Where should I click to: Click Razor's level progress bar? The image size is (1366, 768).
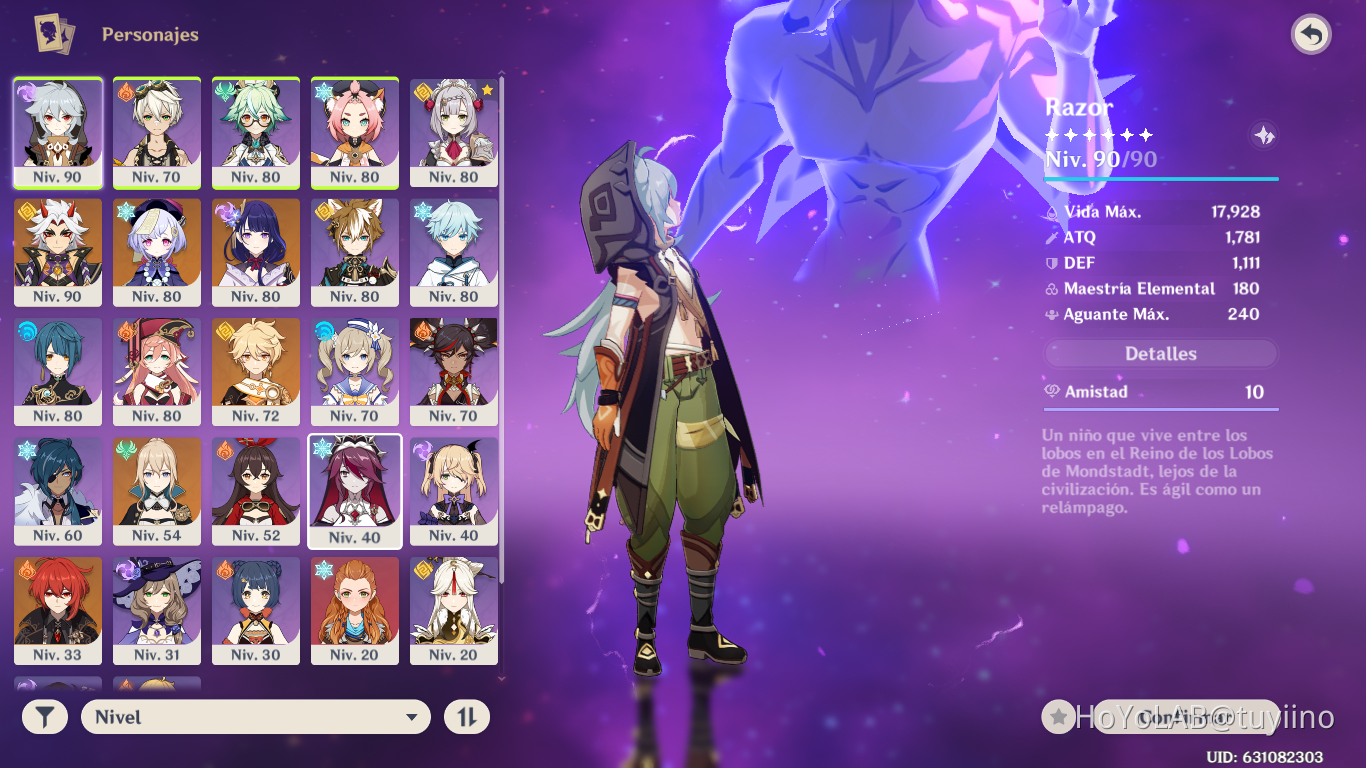[1160, 177]
